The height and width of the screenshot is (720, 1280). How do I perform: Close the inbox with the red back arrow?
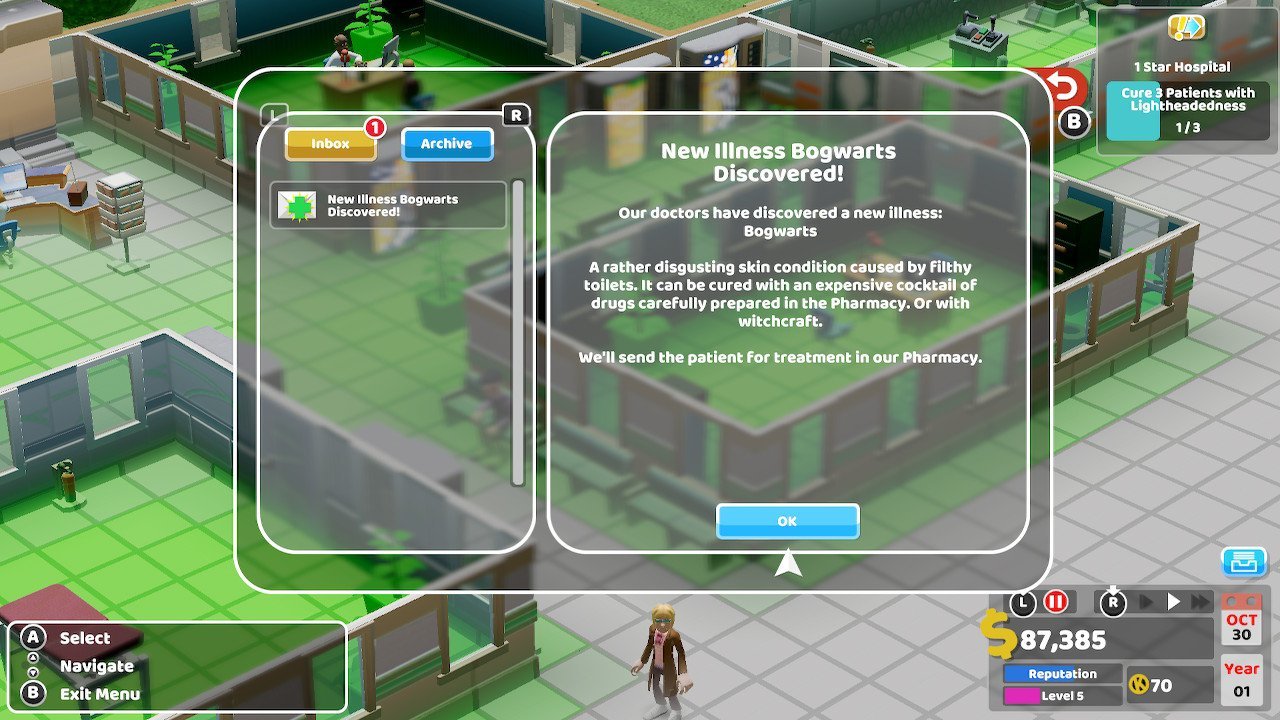pos(1063,89)
